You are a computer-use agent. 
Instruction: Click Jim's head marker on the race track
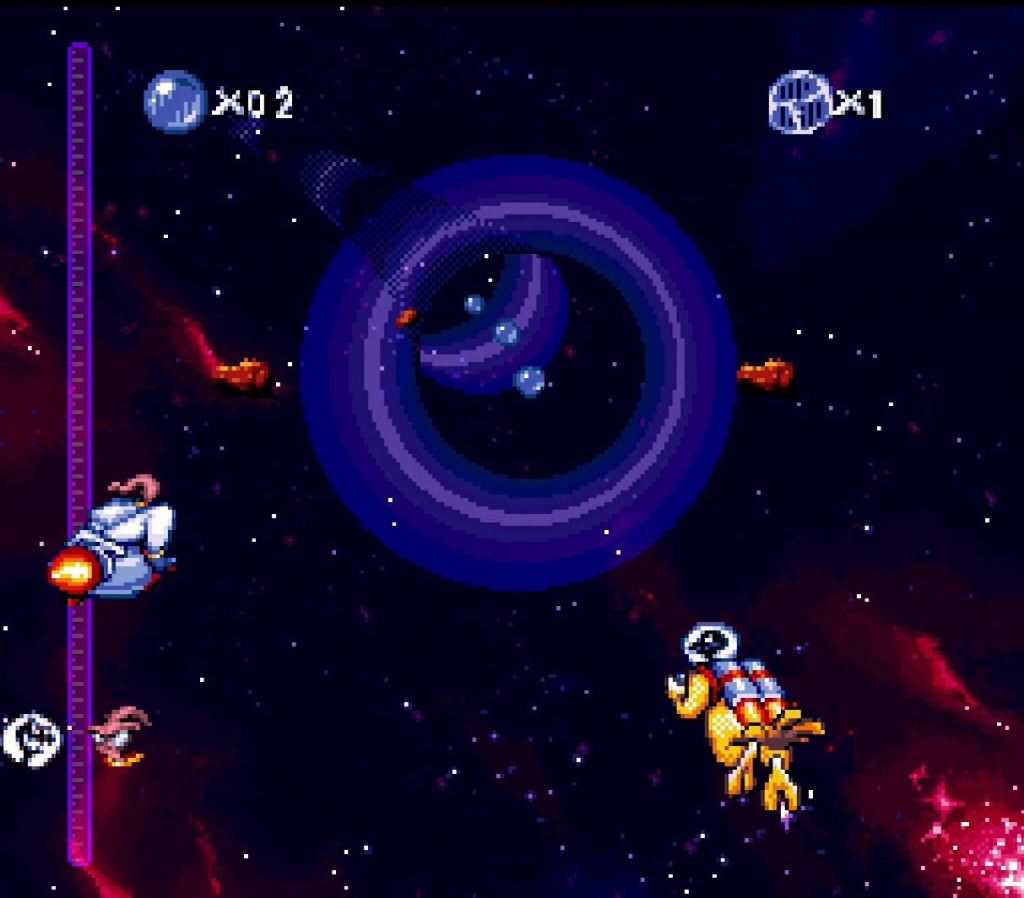tap(120, 735)
